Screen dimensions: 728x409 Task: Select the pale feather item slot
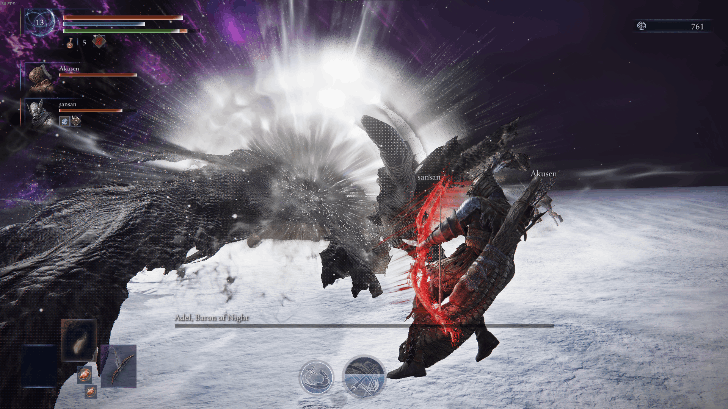(78, 340)
